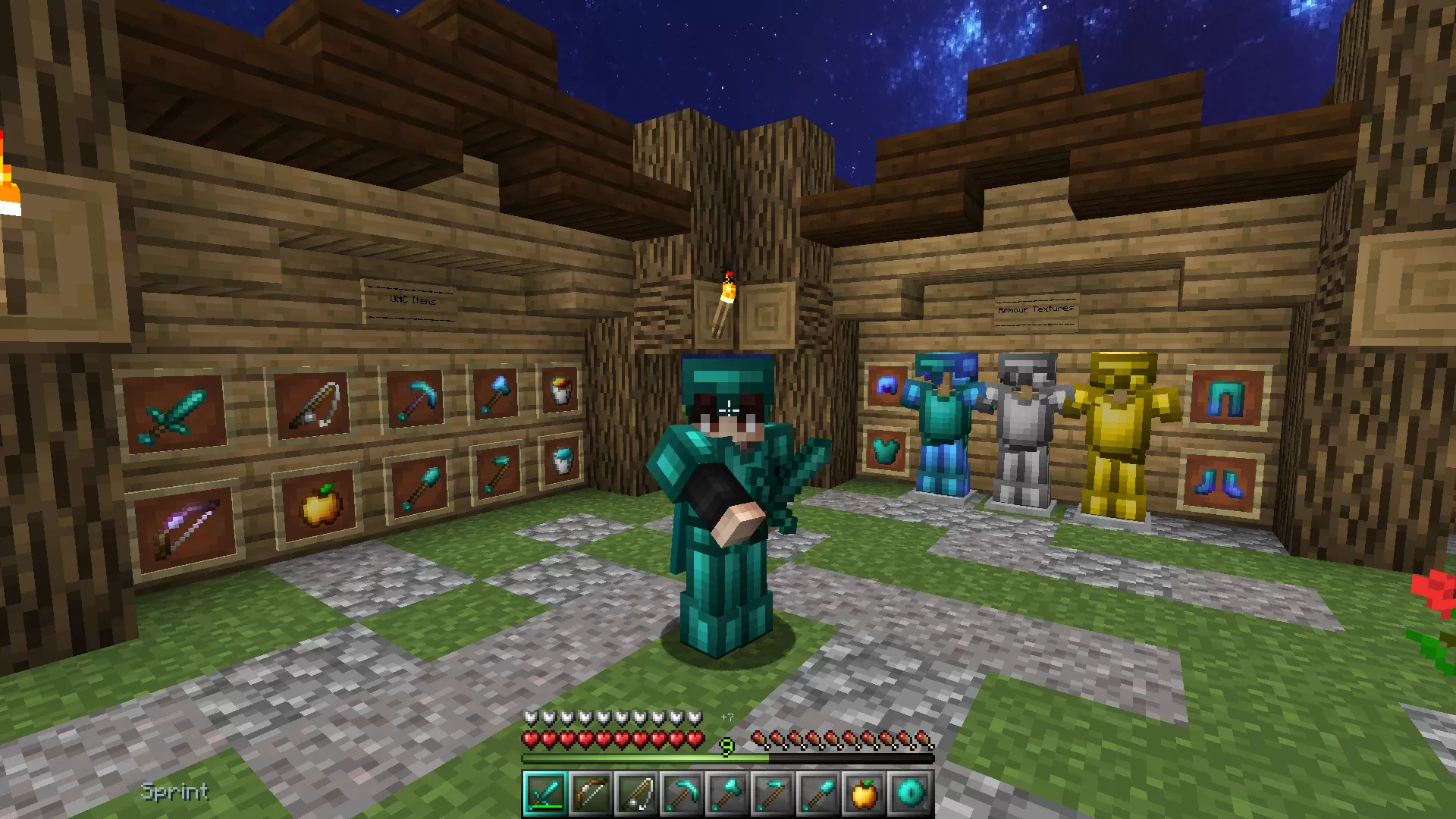1456x819 pixels.
Task: Click the golden apple item frame
Action: (x=318, y=504)
